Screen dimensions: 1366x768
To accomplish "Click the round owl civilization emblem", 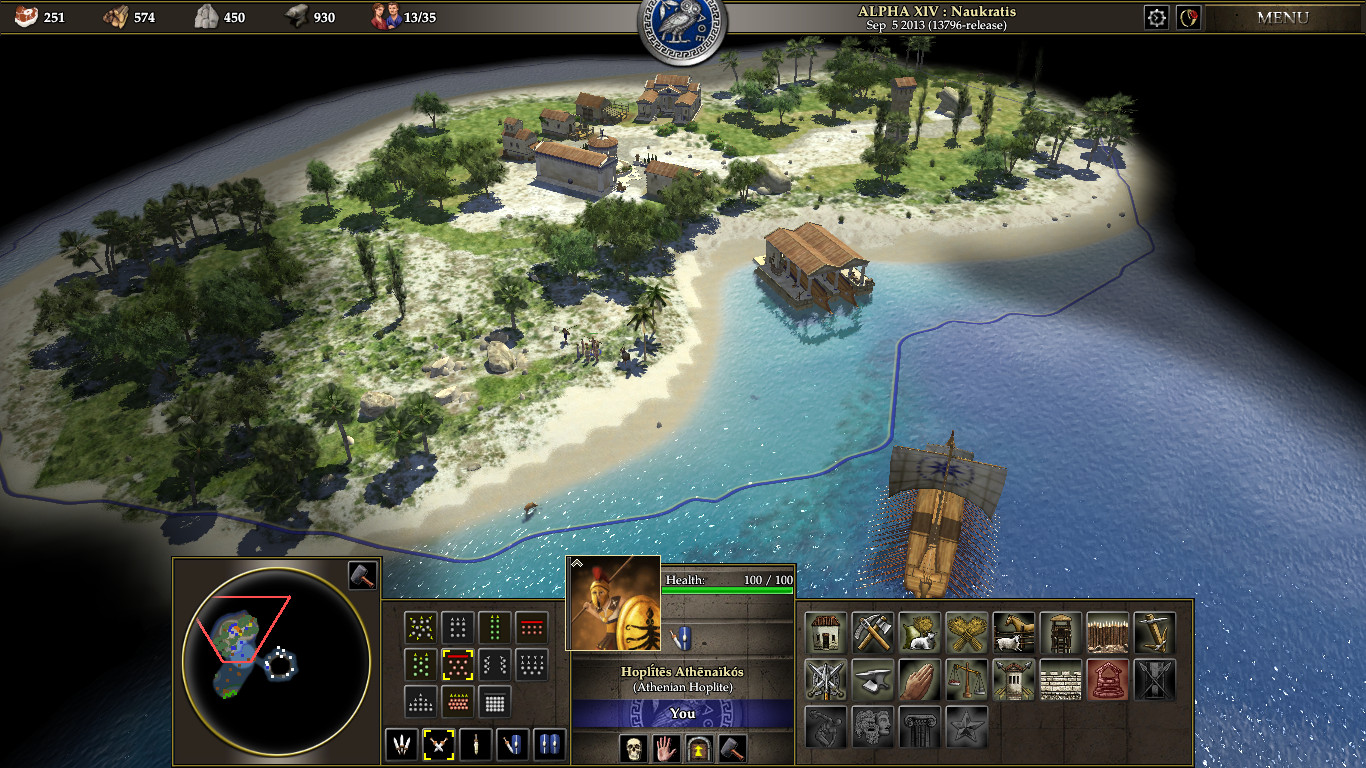I will [x=682, y=22].
